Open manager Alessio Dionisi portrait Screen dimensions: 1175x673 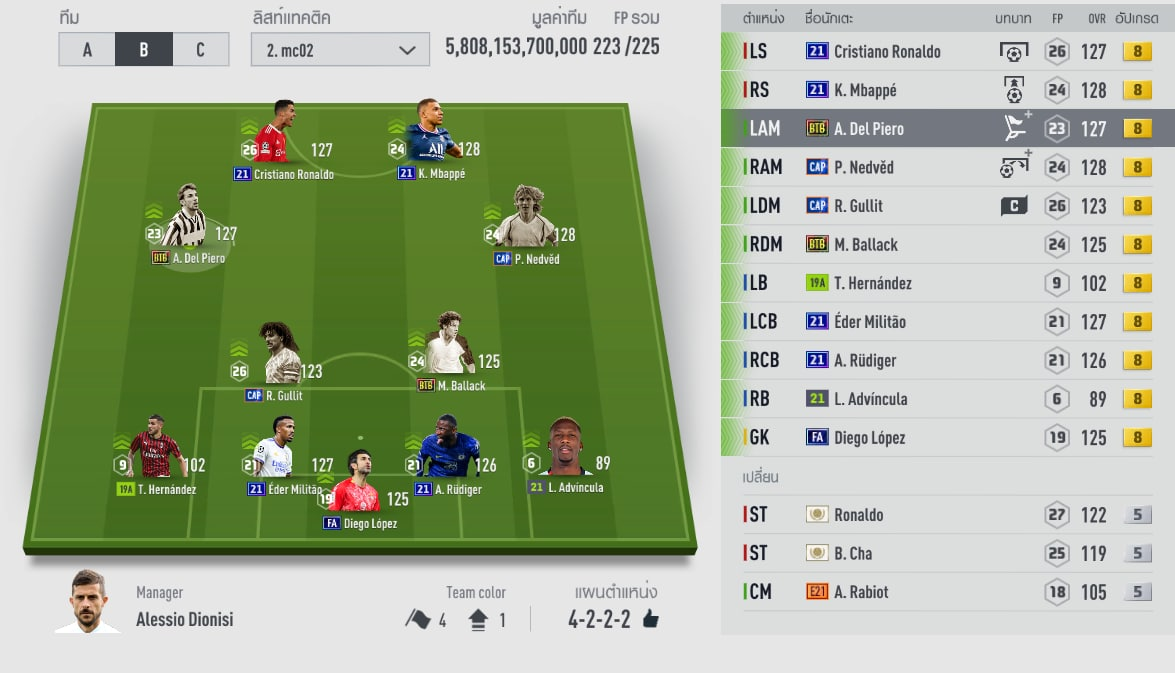pyautogui.click(x=88, y=602)
